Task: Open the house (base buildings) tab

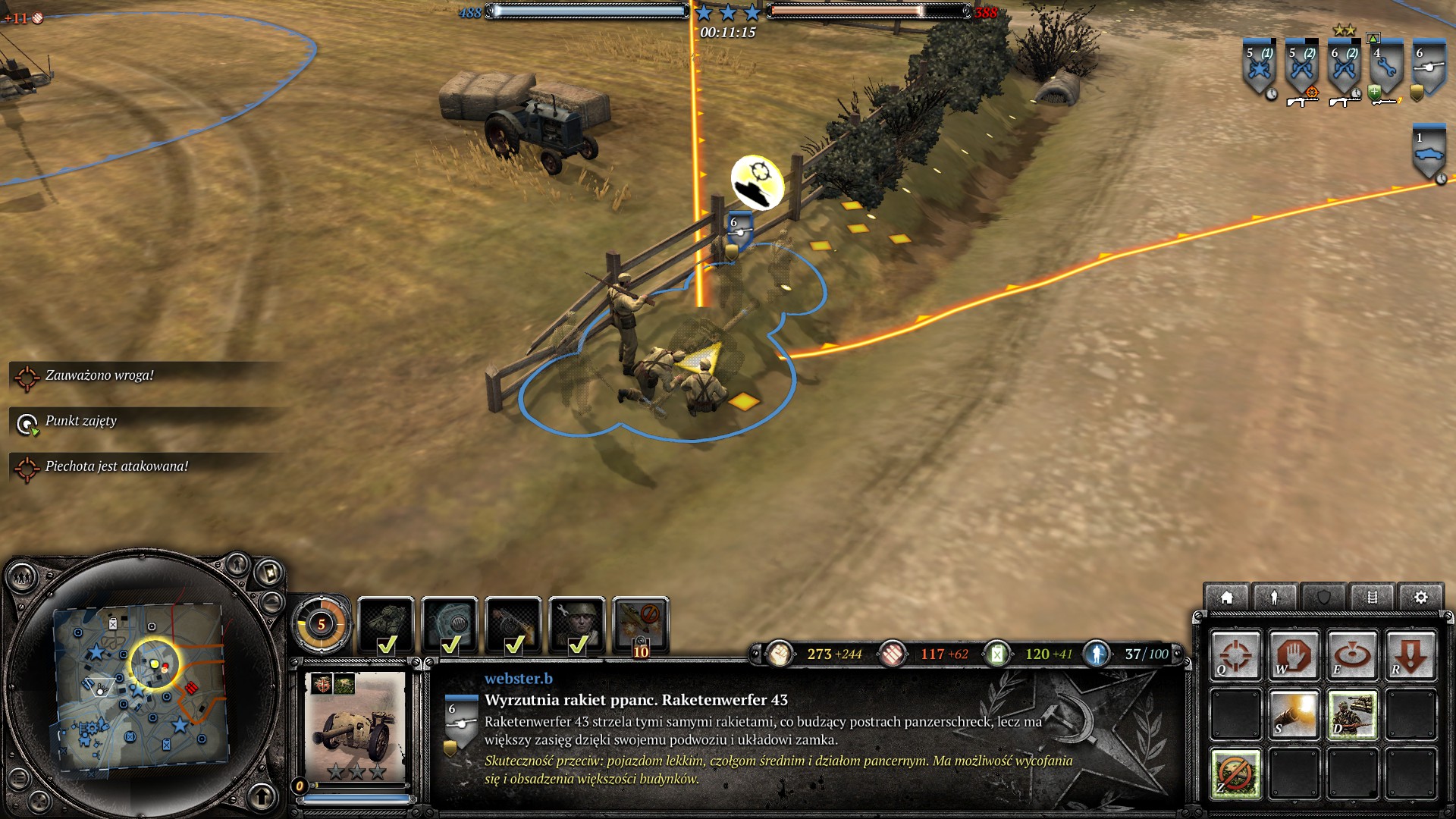Action: [1226, 598]
